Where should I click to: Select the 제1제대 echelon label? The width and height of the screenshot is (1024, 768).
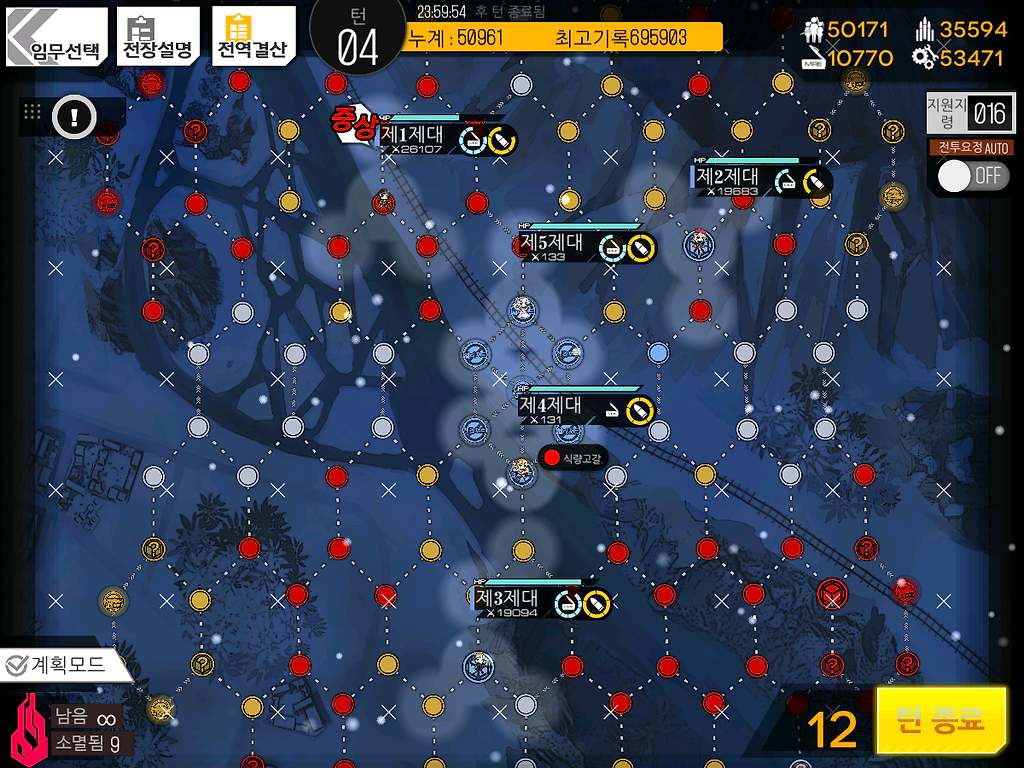(x=412, y=136)
